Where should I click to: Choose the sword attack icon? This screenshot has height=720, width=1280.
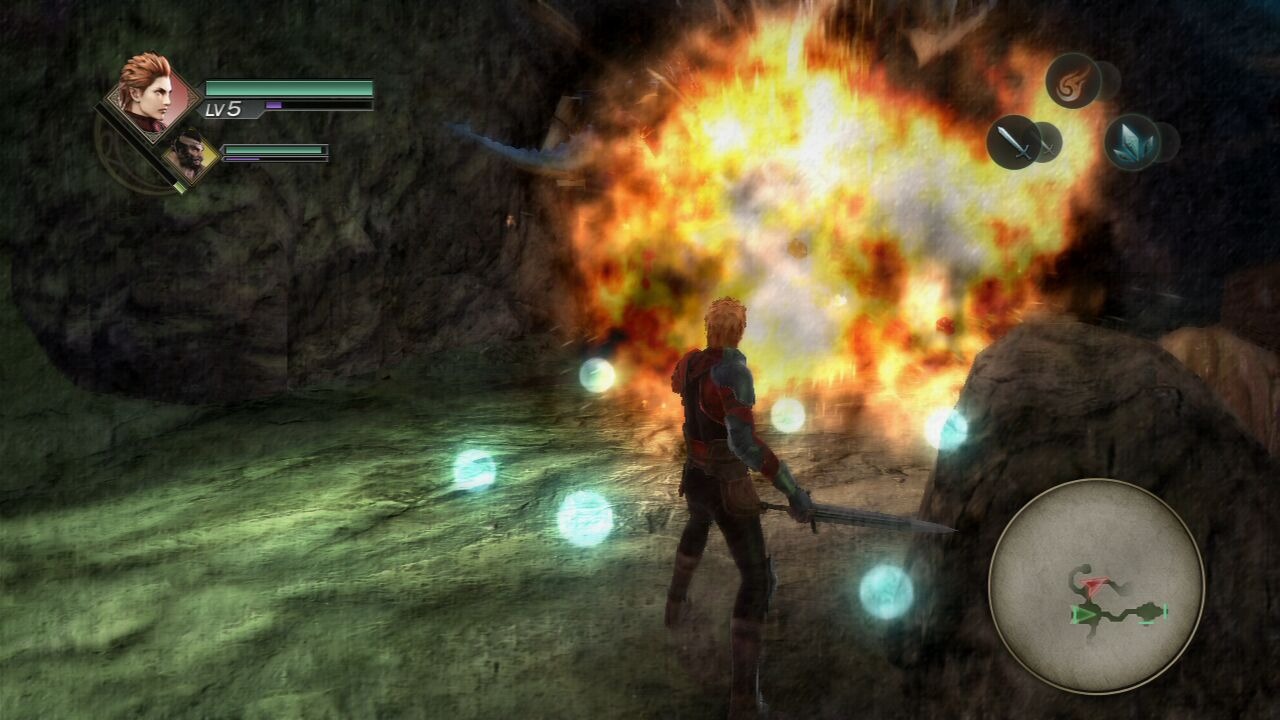click(x=1014, y=142)
